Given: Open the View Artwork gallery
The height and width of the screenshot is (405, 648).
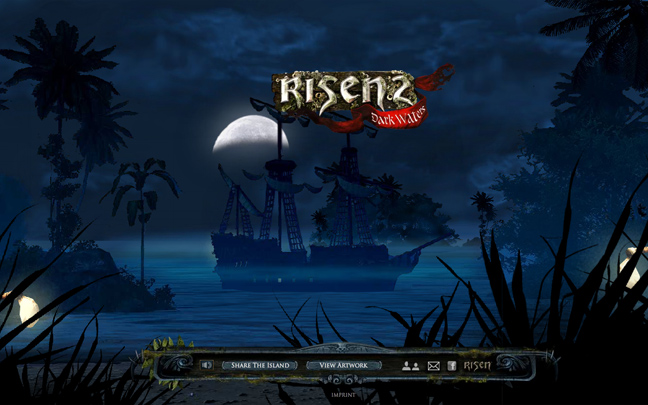Looking at the screenshot, I should [x=343, y=366].
